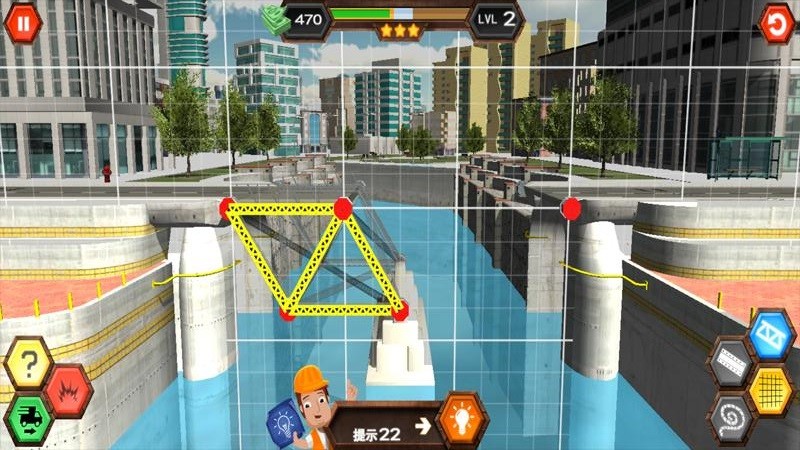
Task: Use a hint with the orange lightbulb
Action: coord(462,419)
